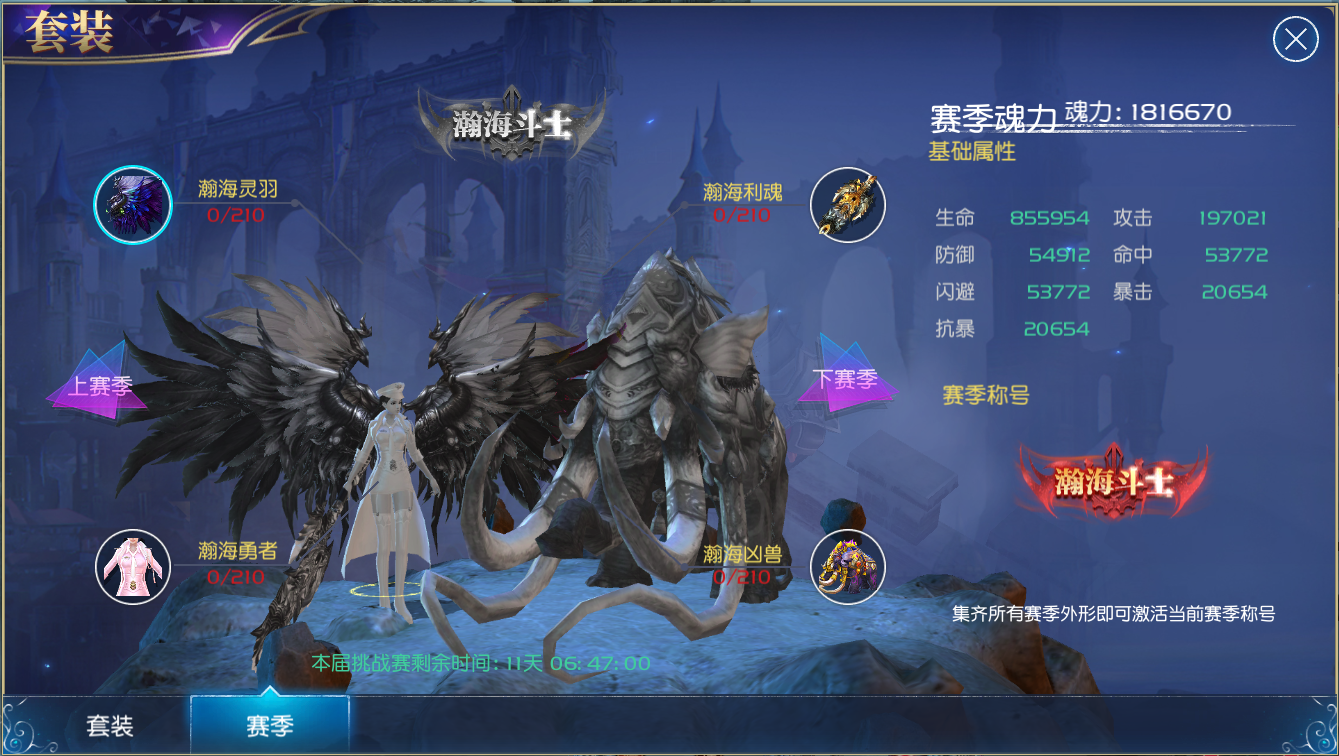Switch to the 套装 tab

110,725
